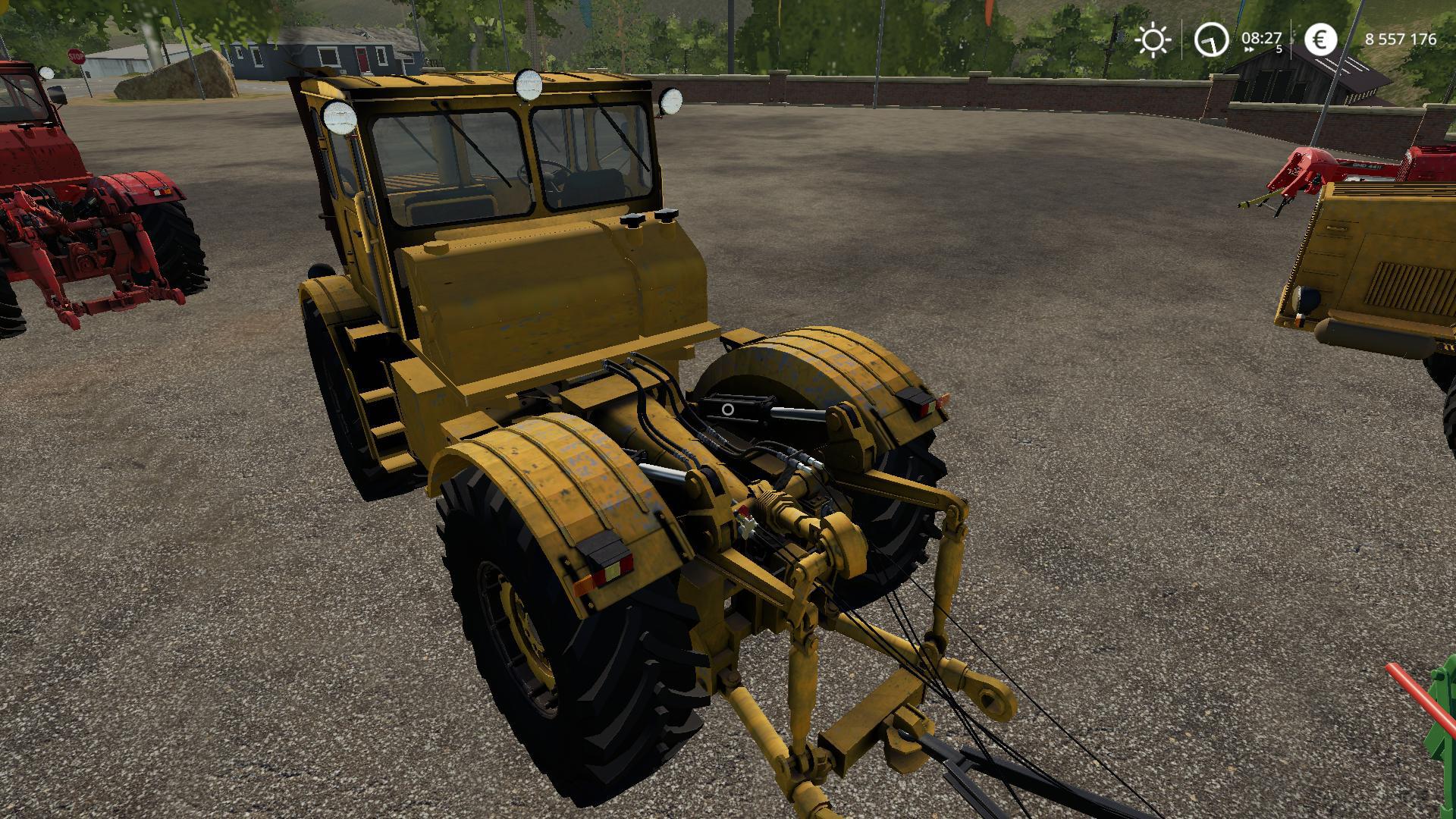Click the sun weather icon
This screenshot has width=1456, height=819.
pyautogui.click(x=1152, y=39)
